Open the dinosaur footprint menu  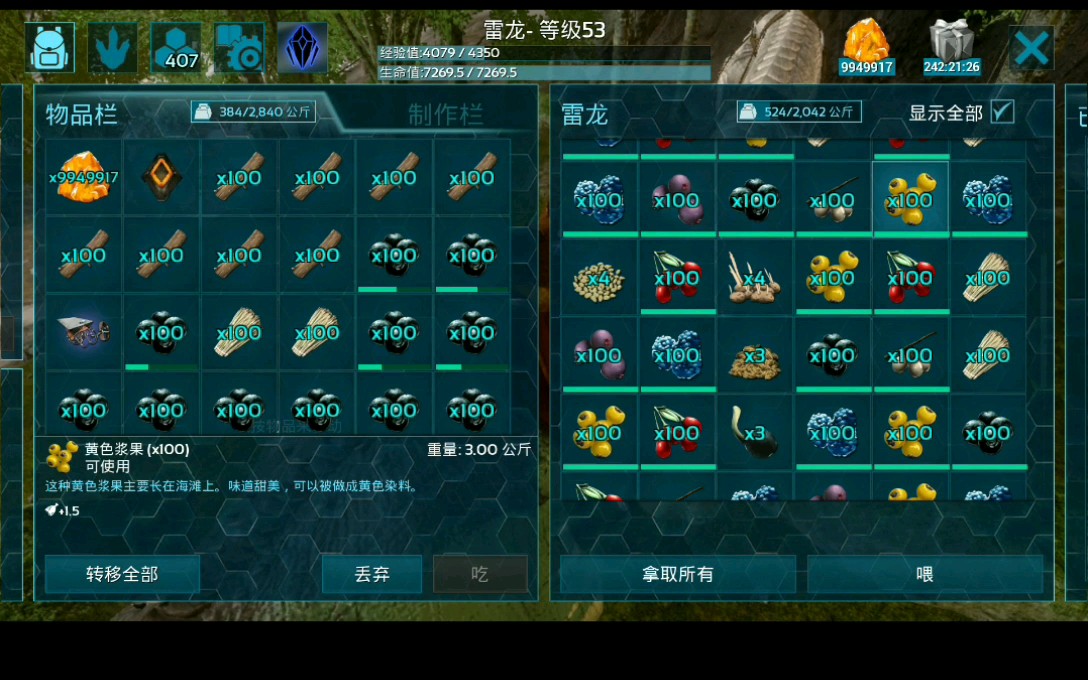113,47
